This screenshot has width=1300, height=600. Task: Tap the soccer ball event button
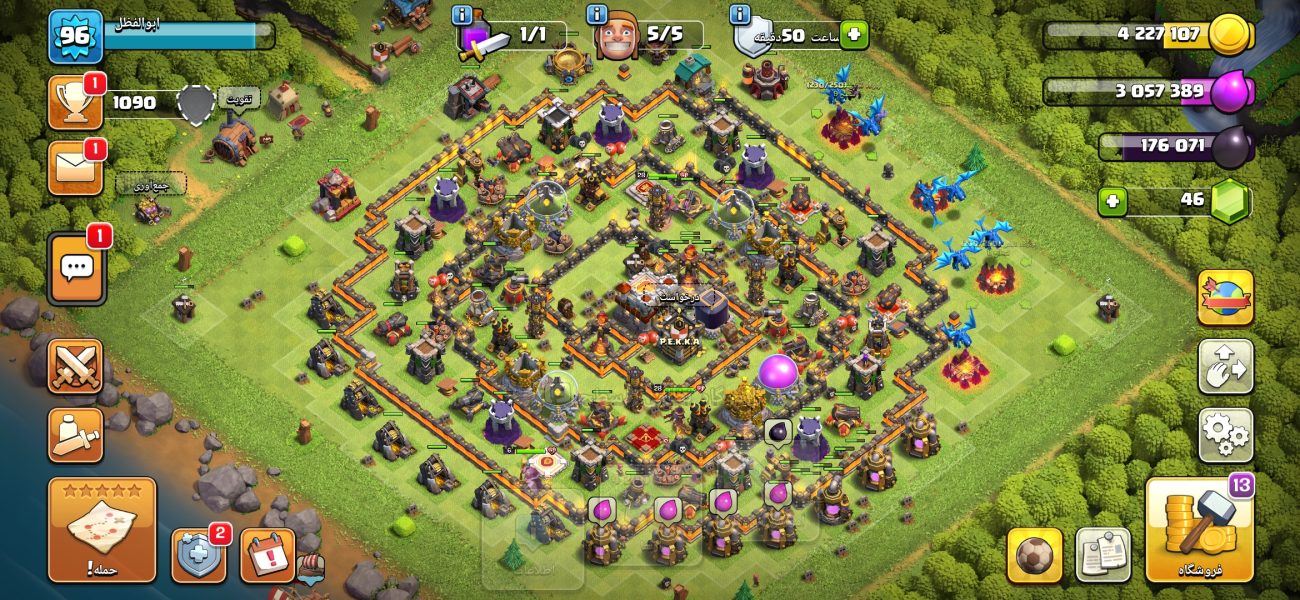(1034, 555)
